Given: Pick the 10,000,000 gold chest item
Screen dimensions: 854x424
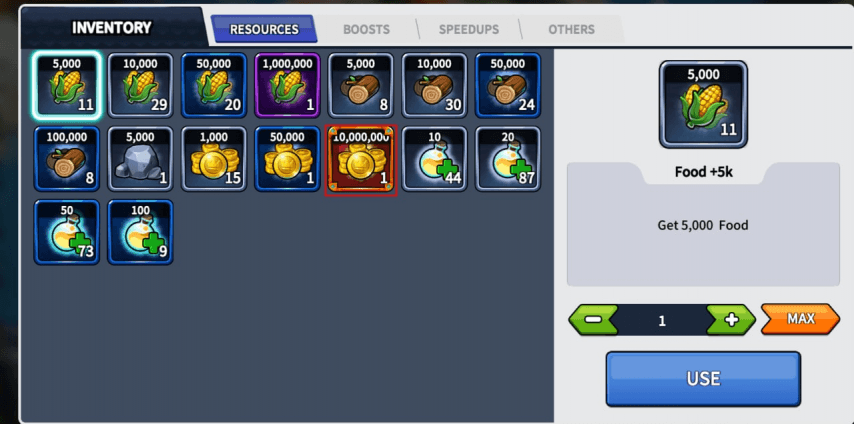Looking at the screenshot, I should point(361,158).
